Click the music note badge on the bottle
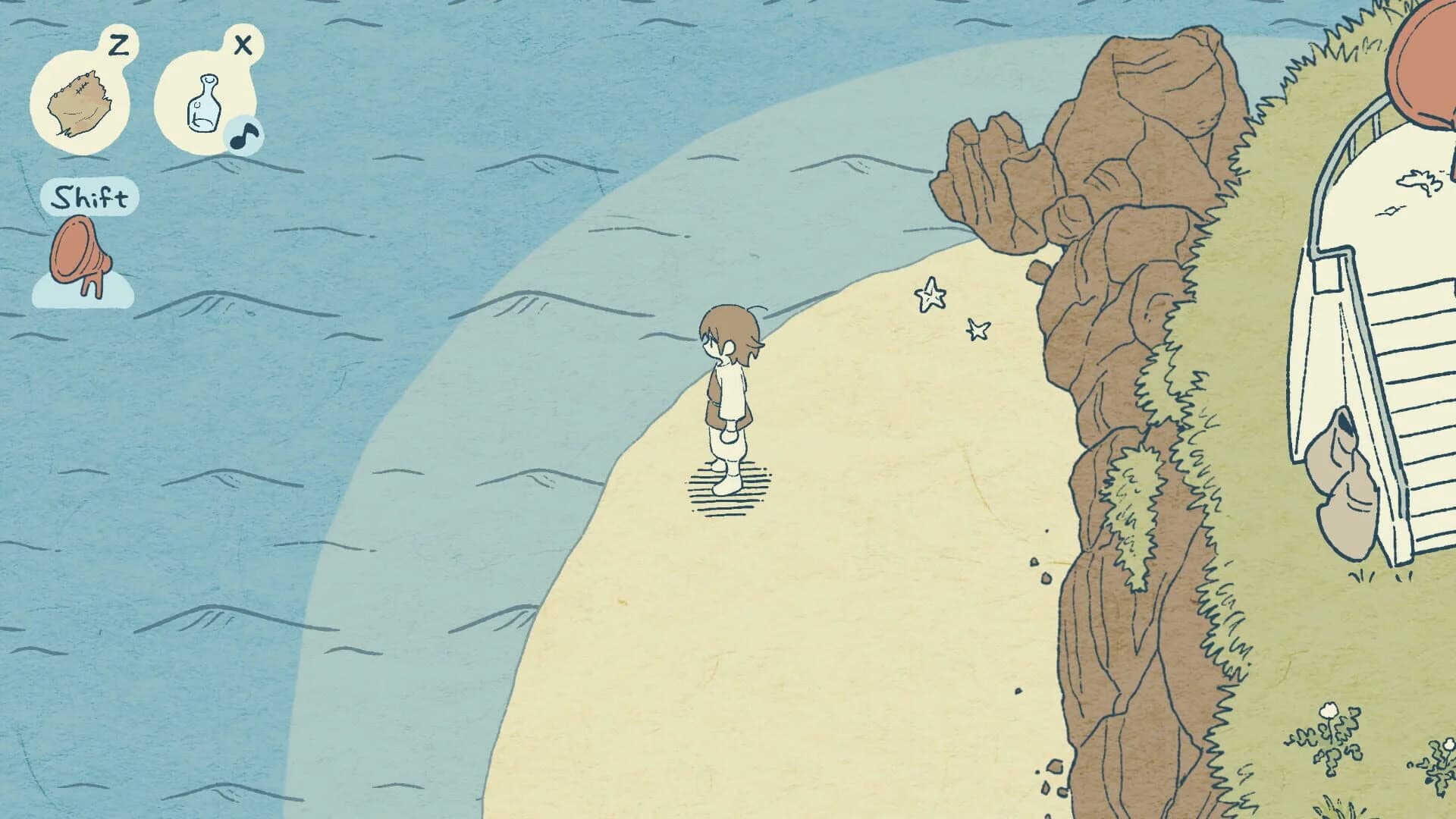Screen dimensions: 1456x819 pyautogui.click(x=243, y=136)
